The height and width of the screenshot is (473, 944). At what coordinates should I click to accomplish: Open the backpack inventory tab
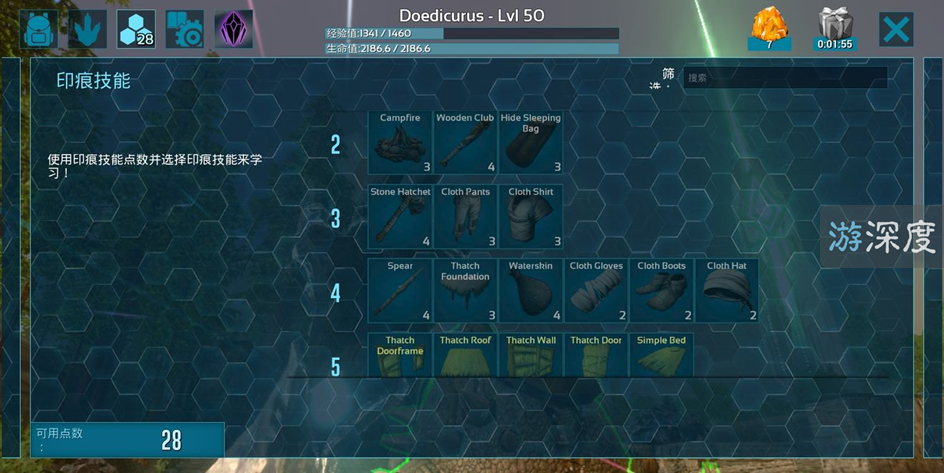point(39,29)
